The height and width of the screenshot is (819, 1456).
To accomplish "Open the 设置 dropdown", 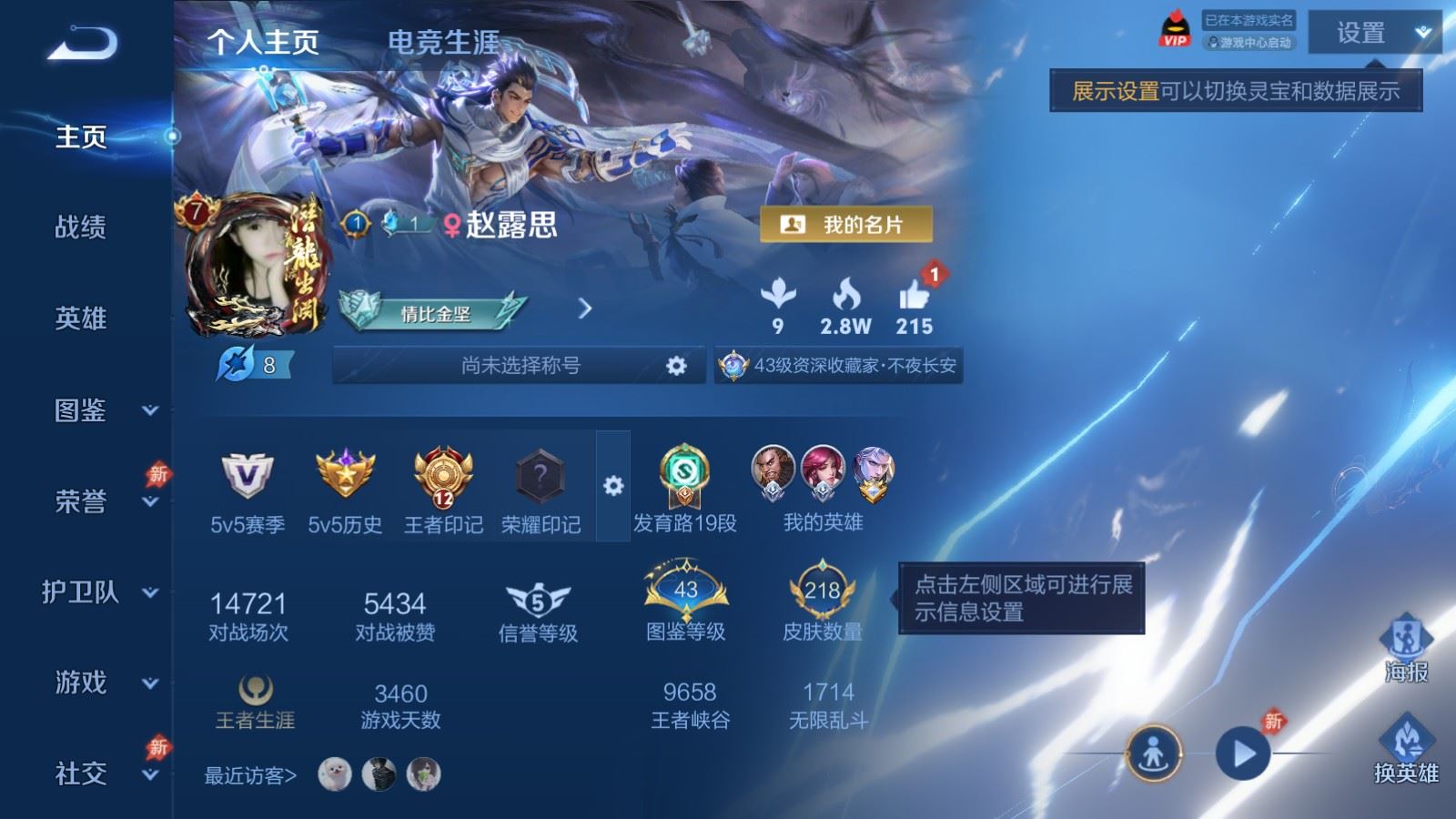I will pyautogui.click(x=1374, y=33).
